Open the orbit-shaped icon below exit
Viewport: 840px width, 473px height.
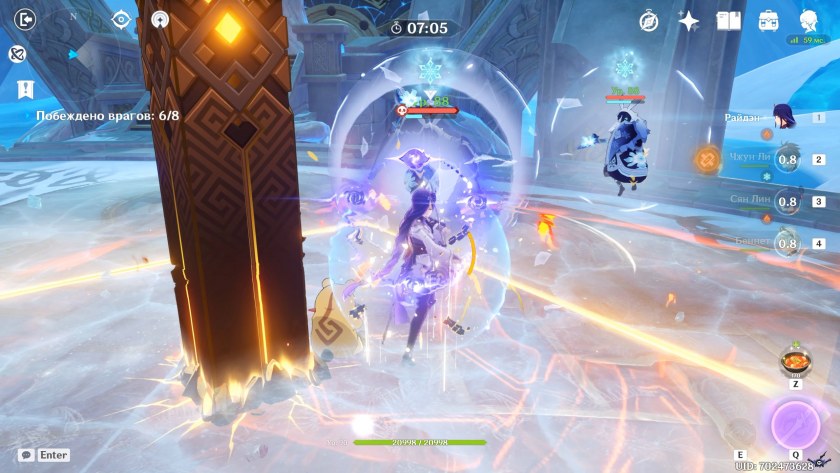coord(17,54)
